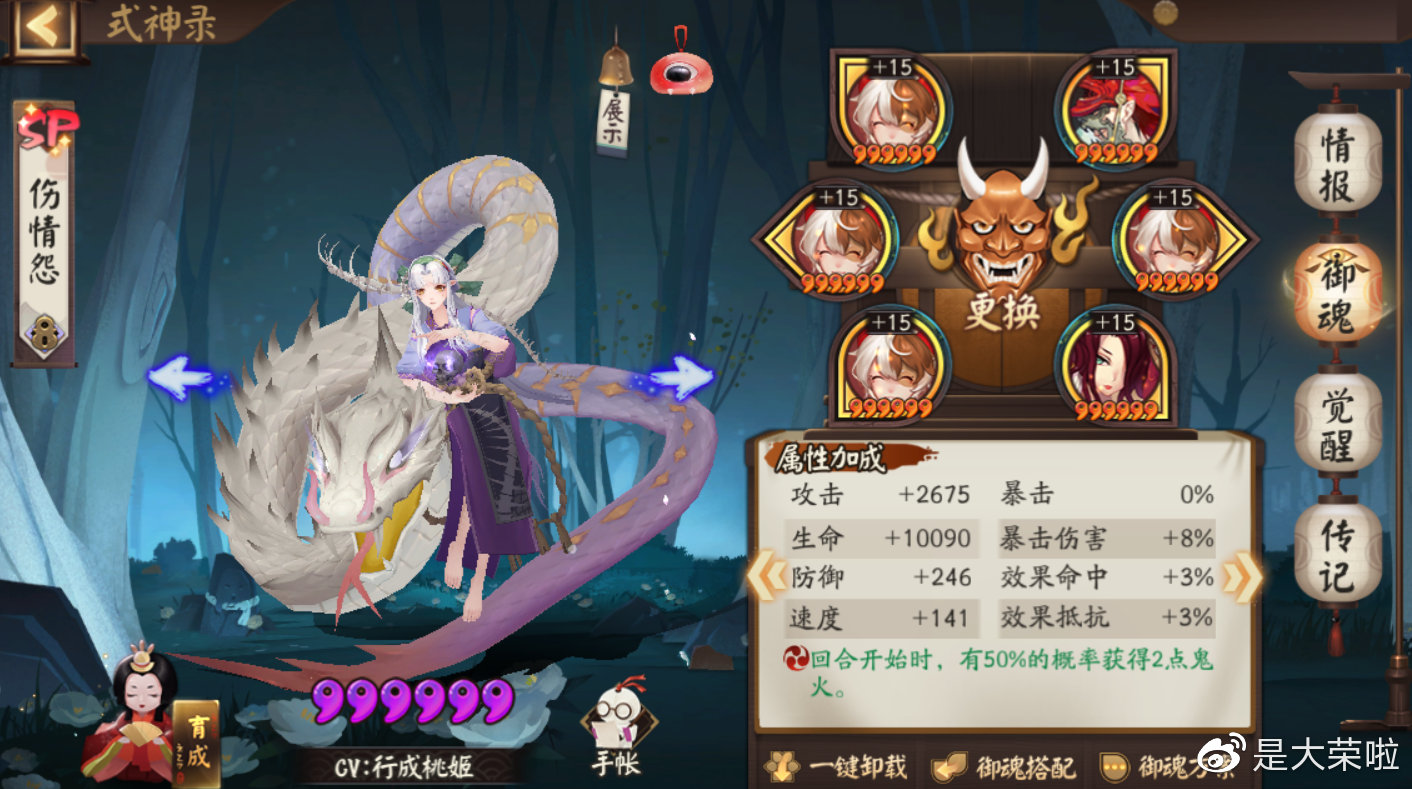
Task: Switch to the 御魂 lantern tab
Action: pos(1338,291)
